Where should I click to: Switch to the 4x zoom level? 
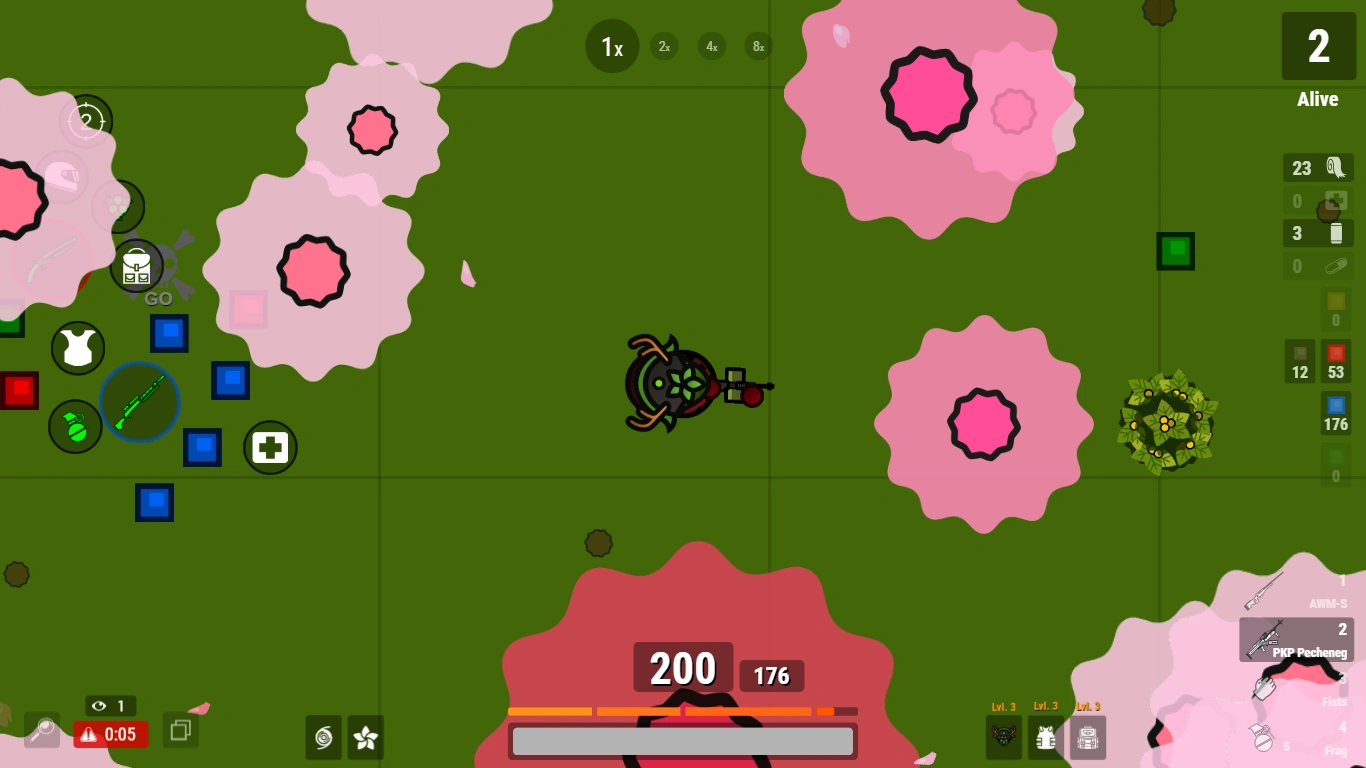pyautogui.click(x=711, y=46)
